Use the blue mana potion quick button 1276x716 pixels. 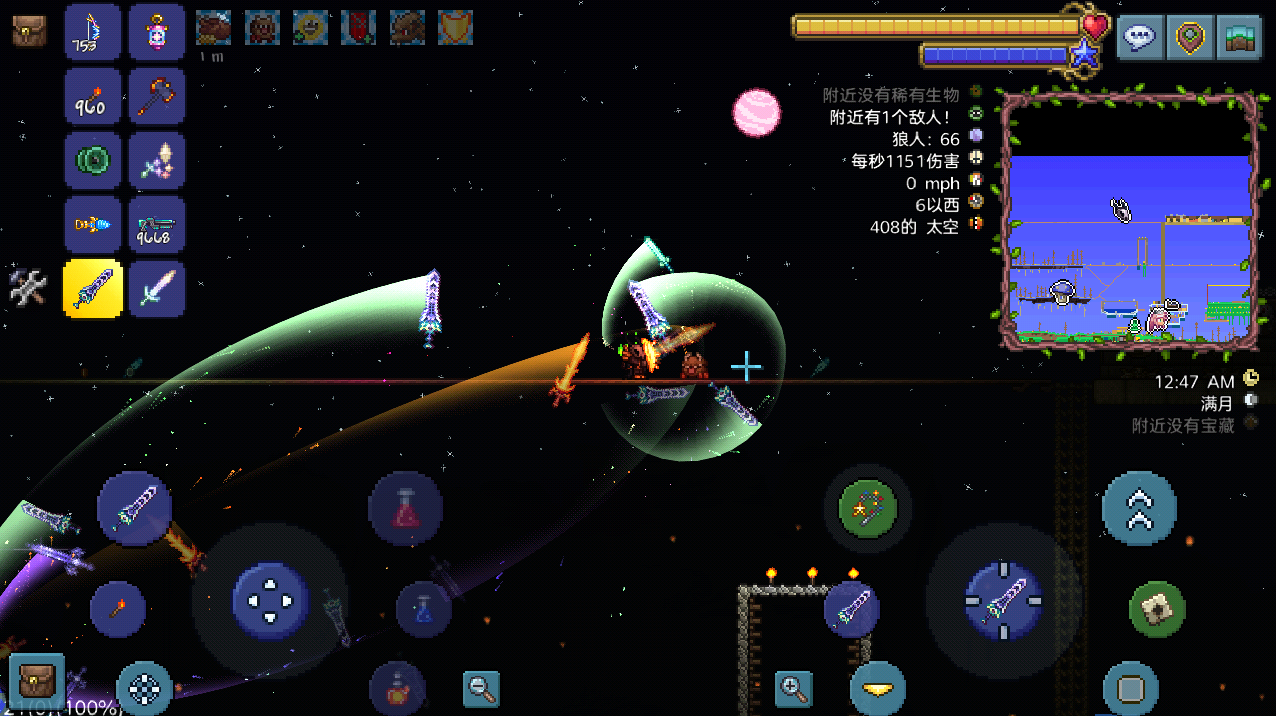pos(424,608)
